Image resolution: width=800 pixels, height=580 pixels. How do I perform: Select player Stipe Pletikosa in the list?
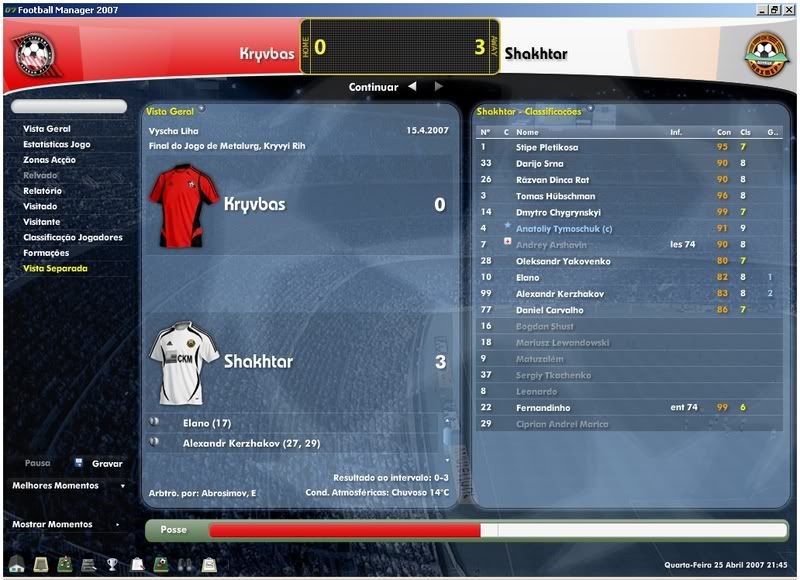[x=549, y=147]
